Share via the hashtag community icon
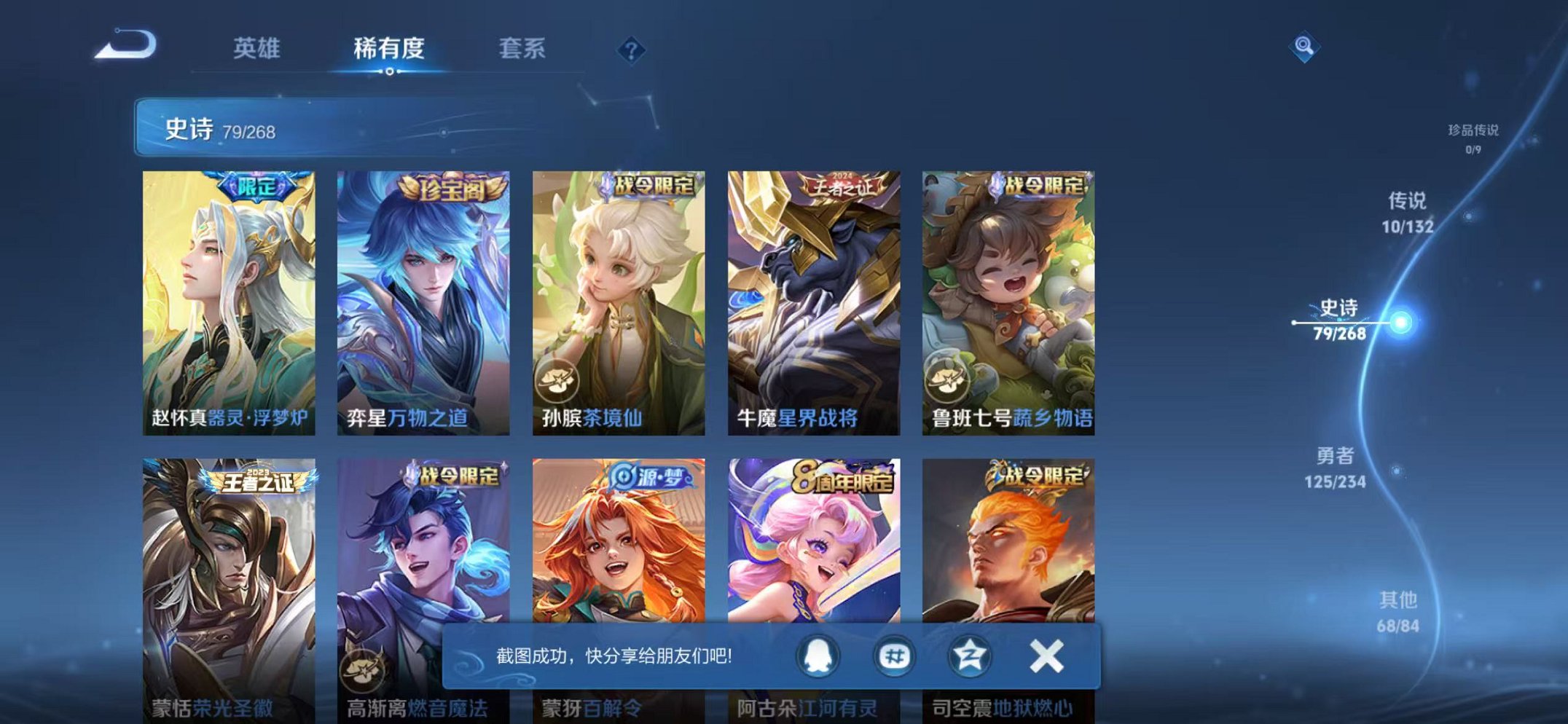The width and height of the screenshot is (1568, 724). click(x=896, y=658)
